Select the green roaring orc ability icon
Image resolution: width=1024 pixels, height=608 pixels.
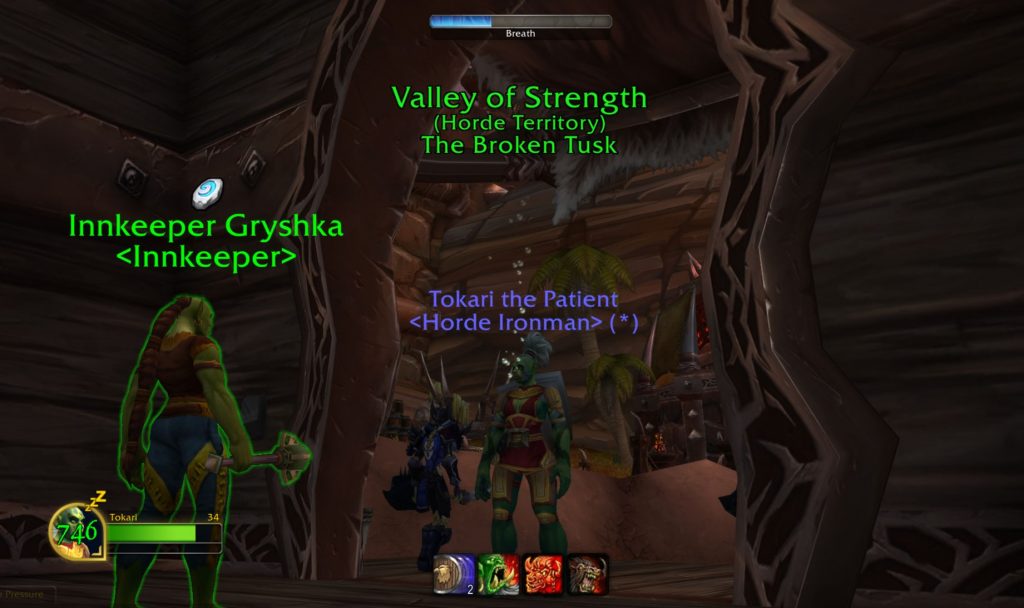[498, 575]
